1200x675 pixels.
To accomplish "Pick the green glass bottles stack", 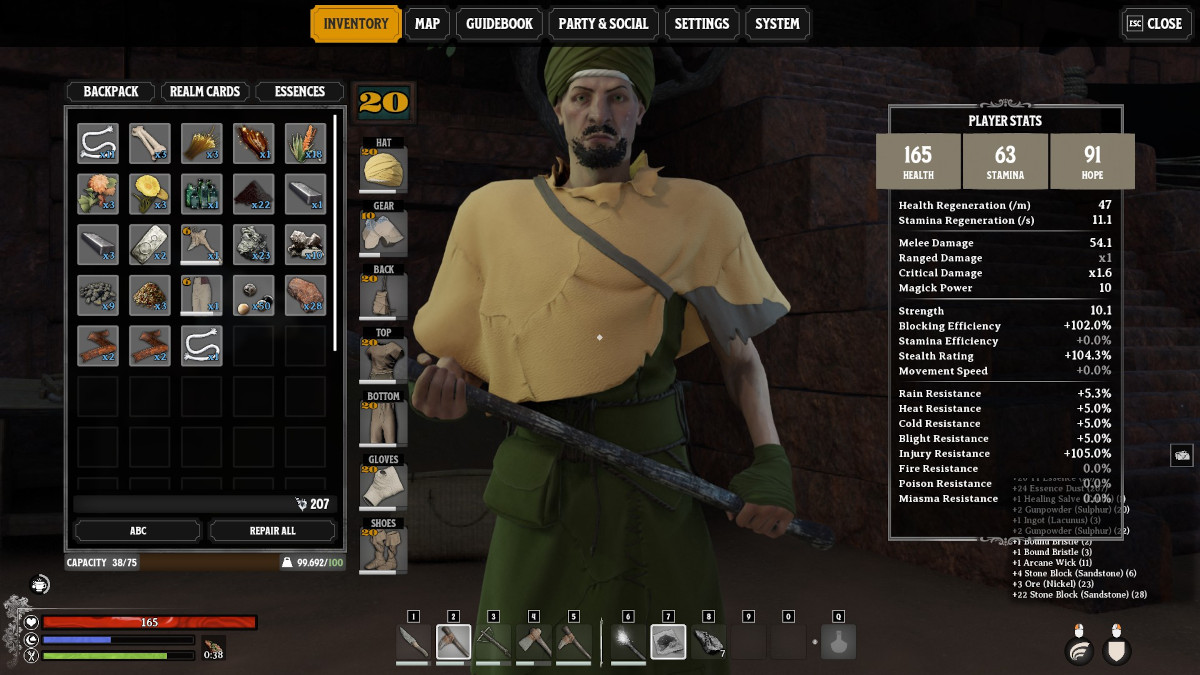I will [202, 194].
